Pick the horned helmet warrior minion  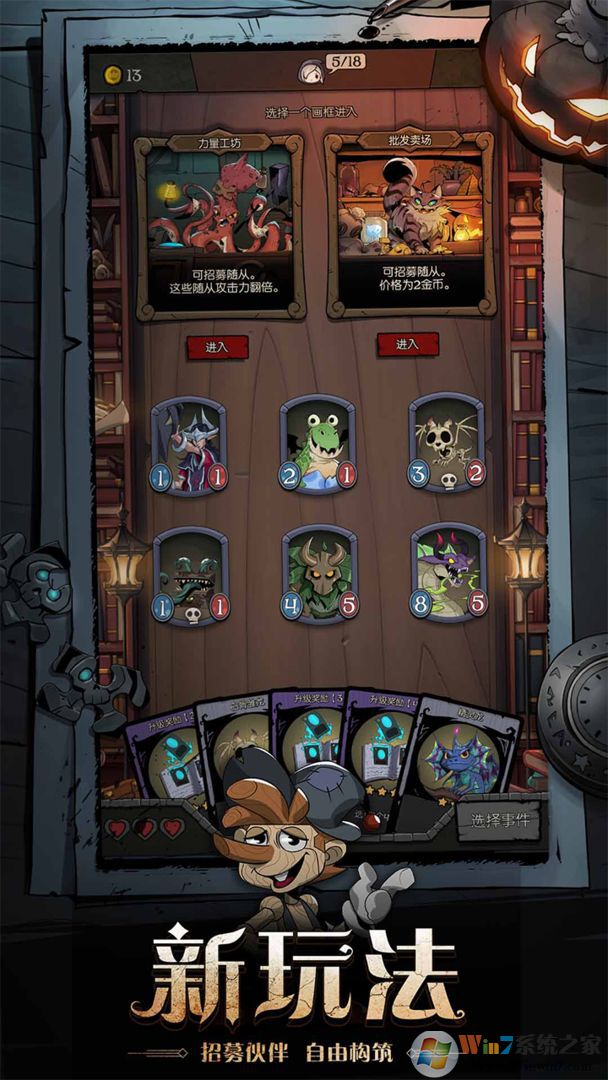coord(190,445)
